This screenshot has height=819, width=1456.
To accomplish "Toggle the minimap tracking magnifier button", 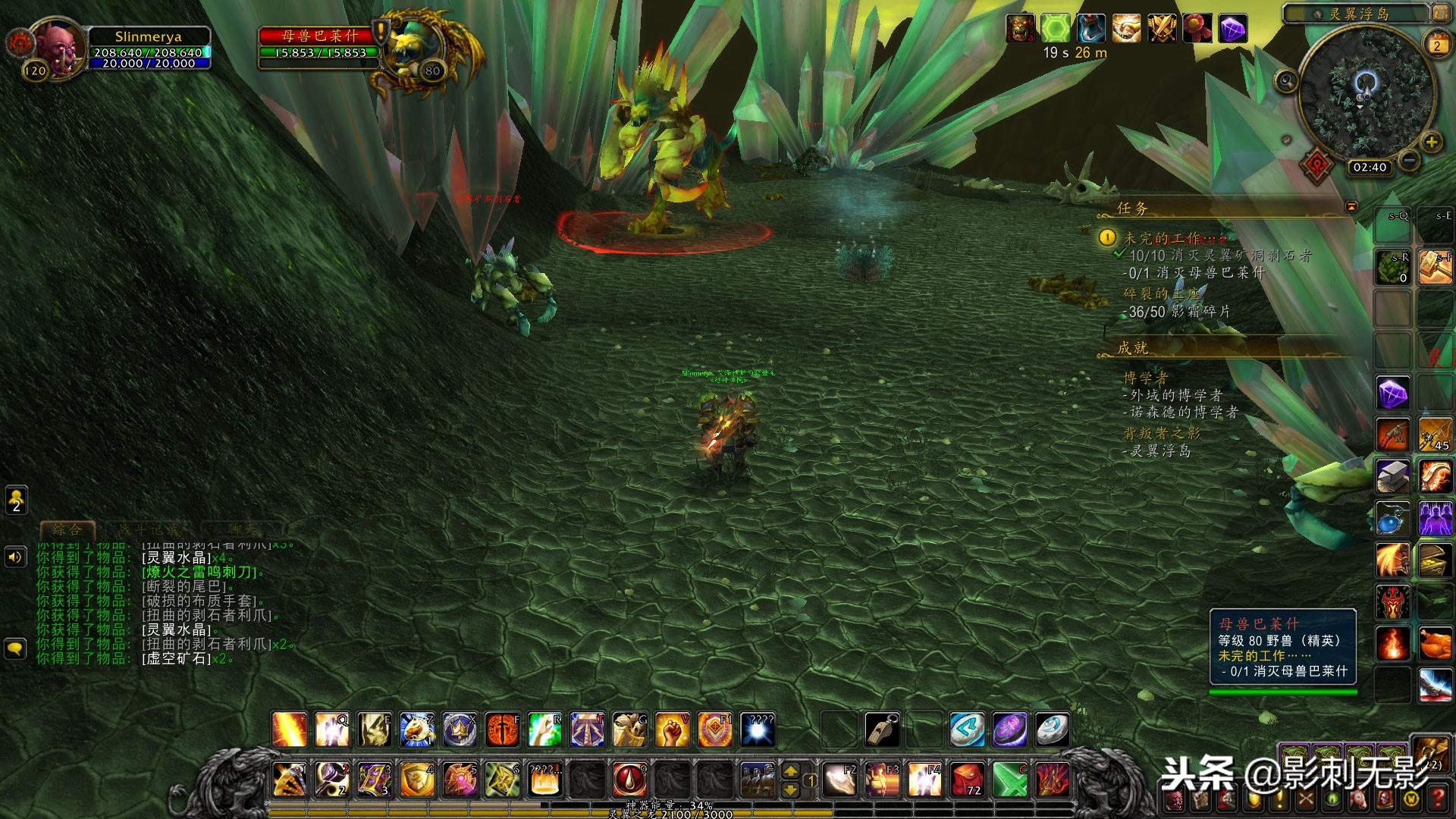I will pyautogui.click(x=1286, y=80).
